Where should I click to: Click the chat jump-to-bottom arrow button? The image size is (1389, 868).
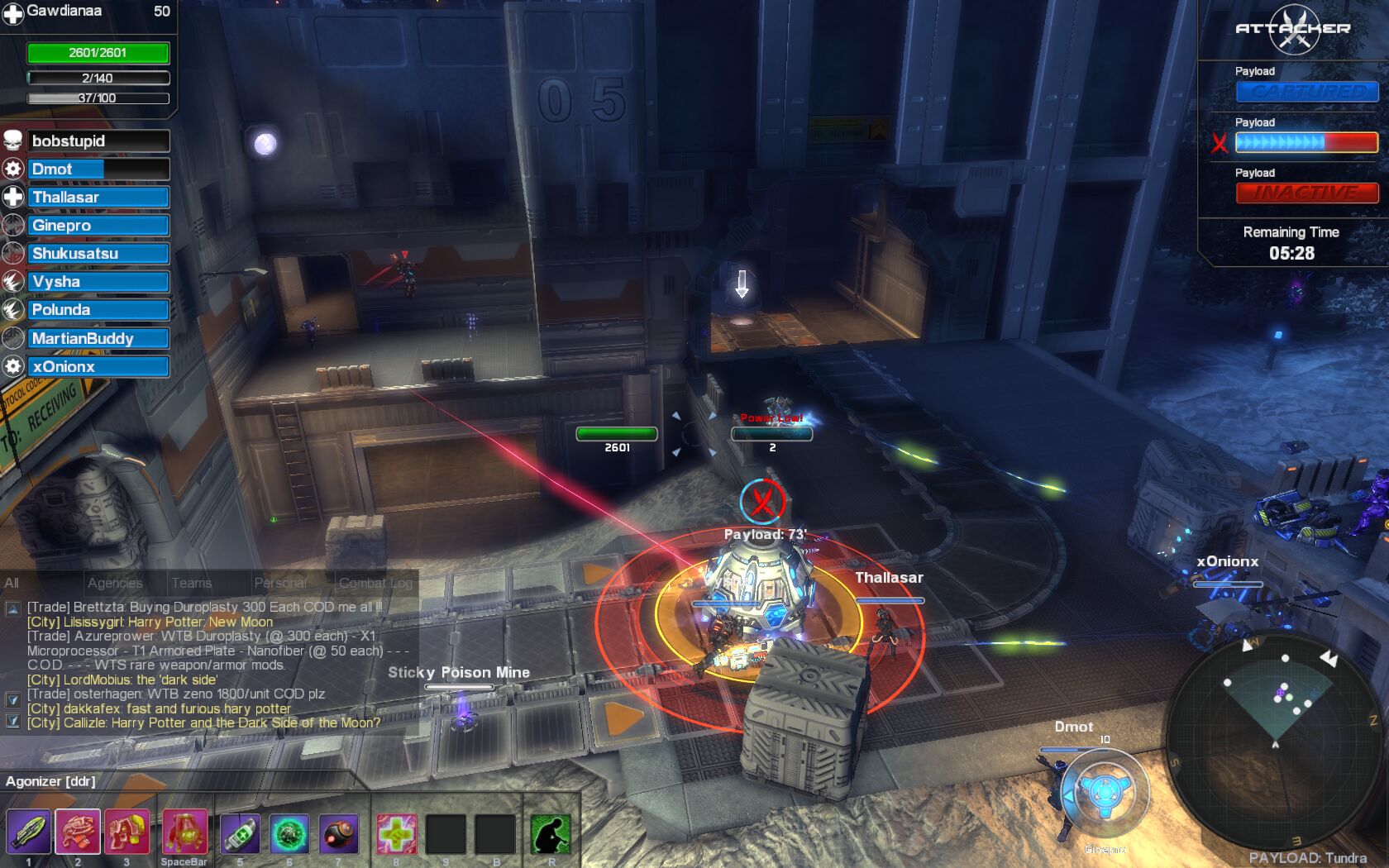pyautogui.click(x=13, y=721)
